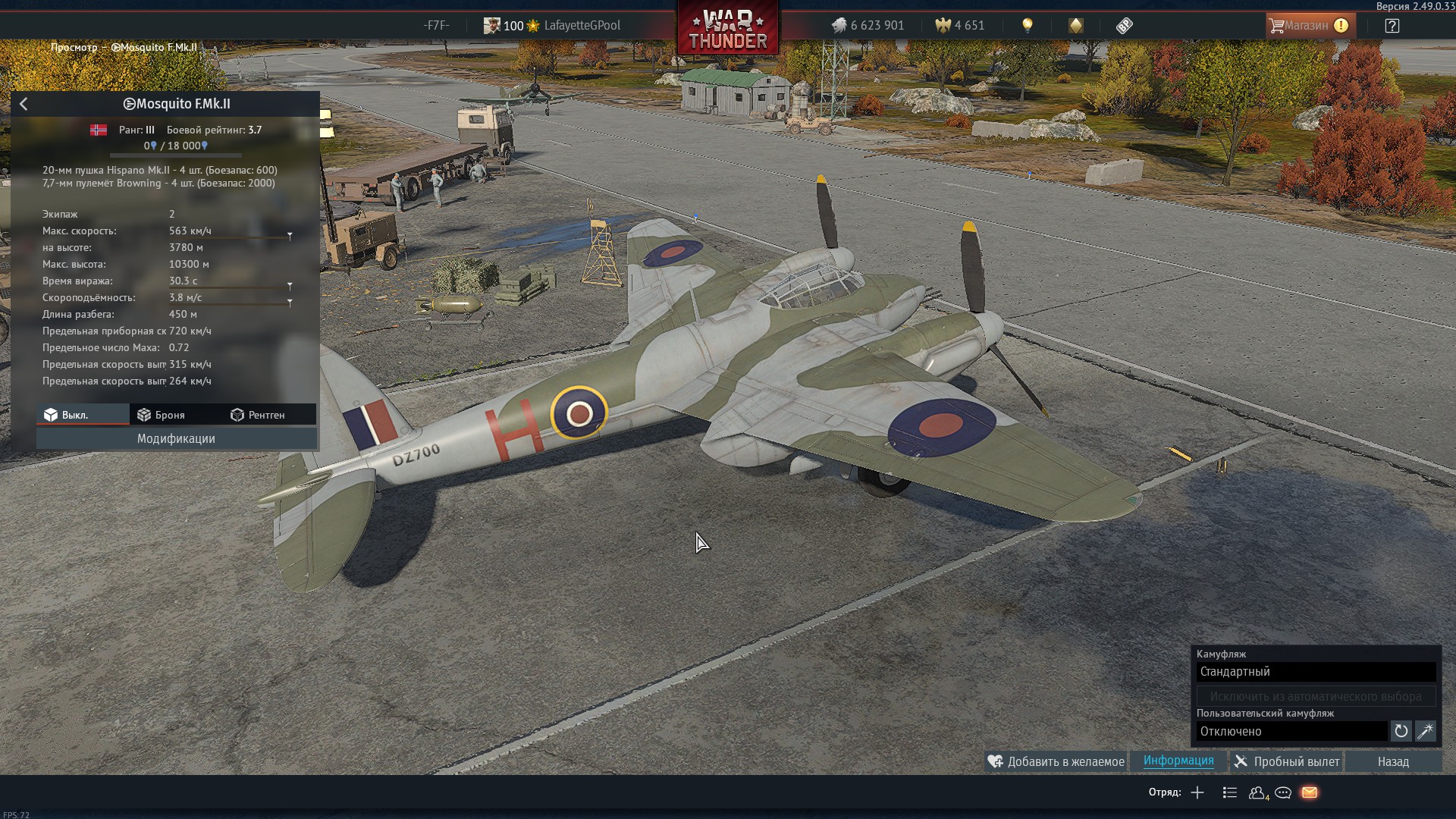Add a squad member with the plus icon
The image size is (1456, 819).
pyautogui.click(x=1197, y=792)
